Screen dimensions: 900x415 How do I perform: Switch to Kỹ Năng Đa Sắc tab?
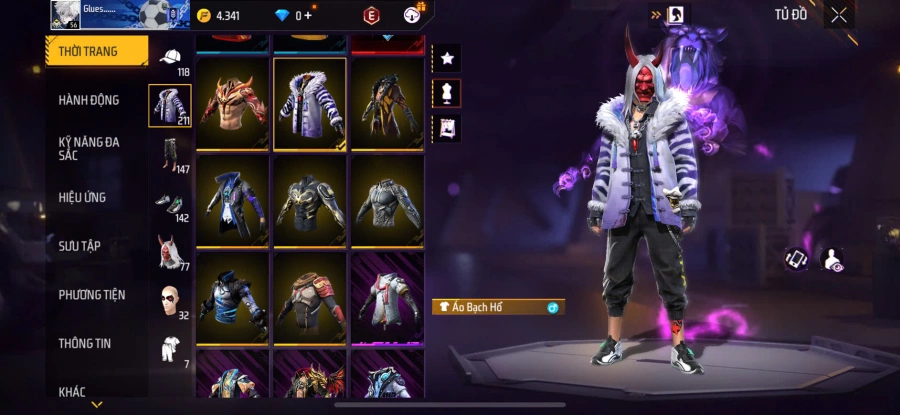(89, 148)
